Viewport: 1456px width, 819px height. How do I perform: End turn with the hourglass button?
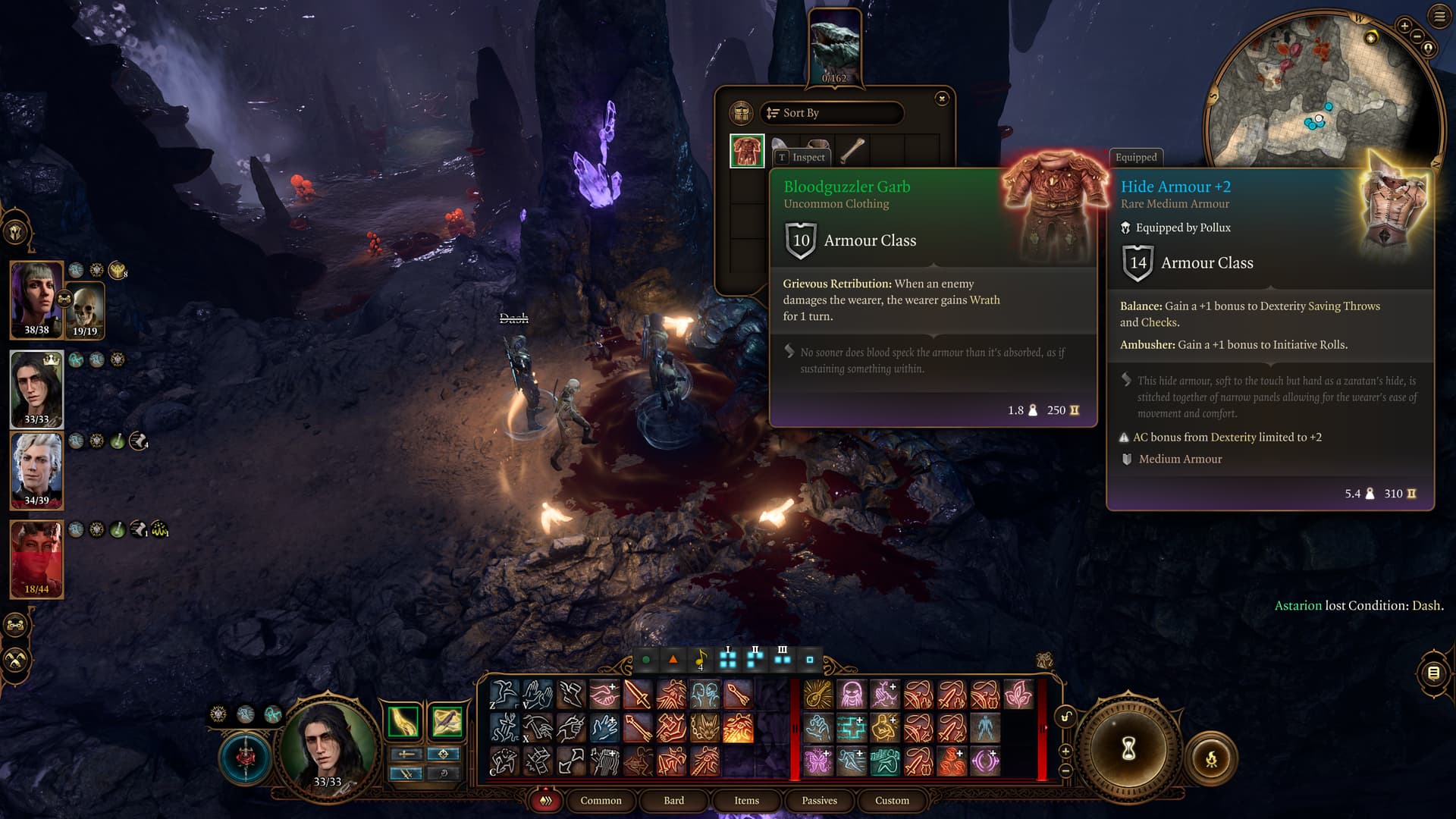1128,750
